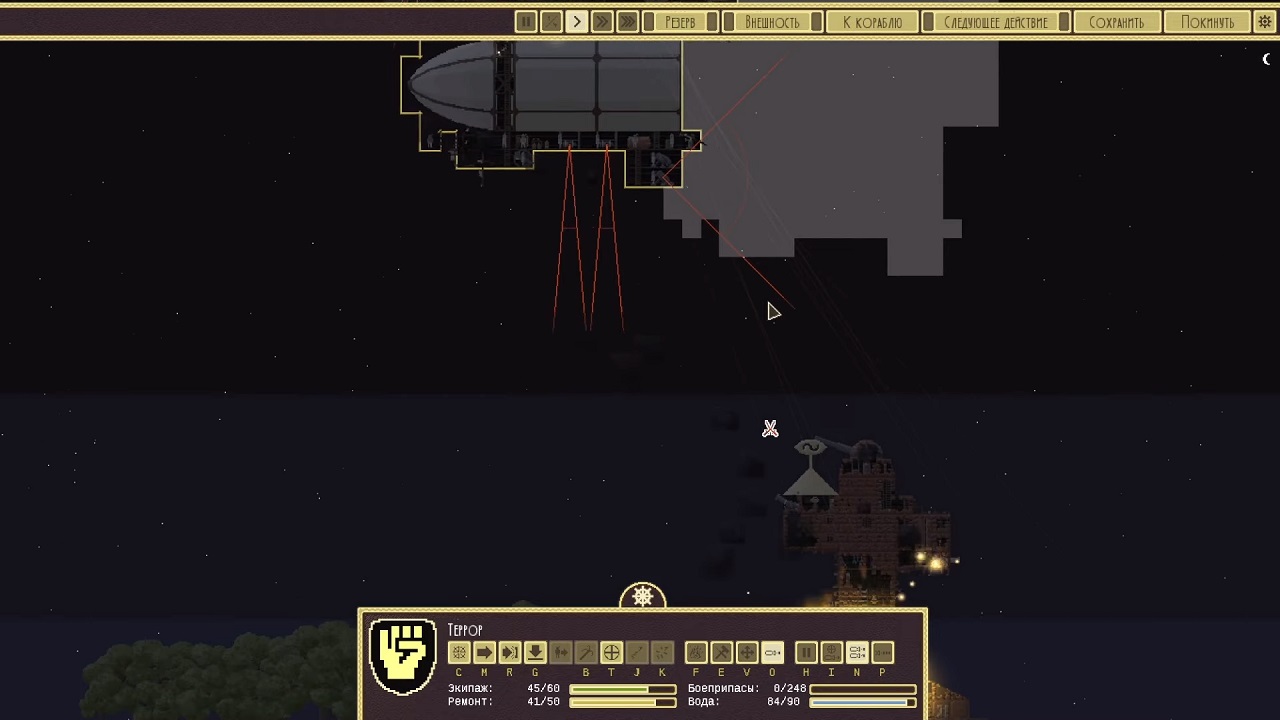Toggle the pause order icon for Террор
This screenshot has height=720, width=1280.
pyautogui.click(x=806, y=652)
